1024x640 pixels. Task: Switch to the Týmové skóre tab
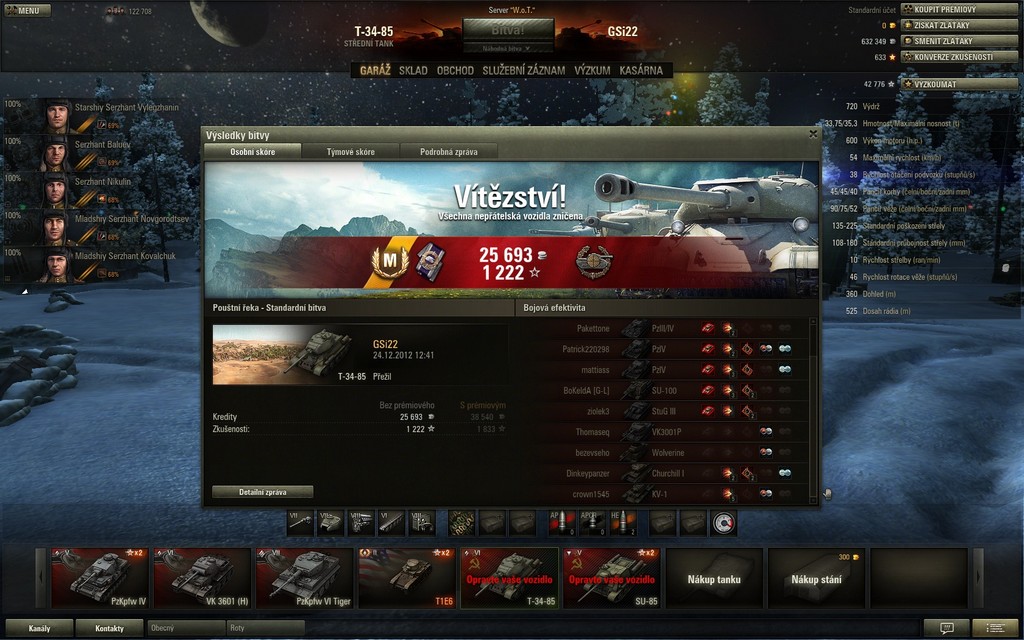point(350,152)
